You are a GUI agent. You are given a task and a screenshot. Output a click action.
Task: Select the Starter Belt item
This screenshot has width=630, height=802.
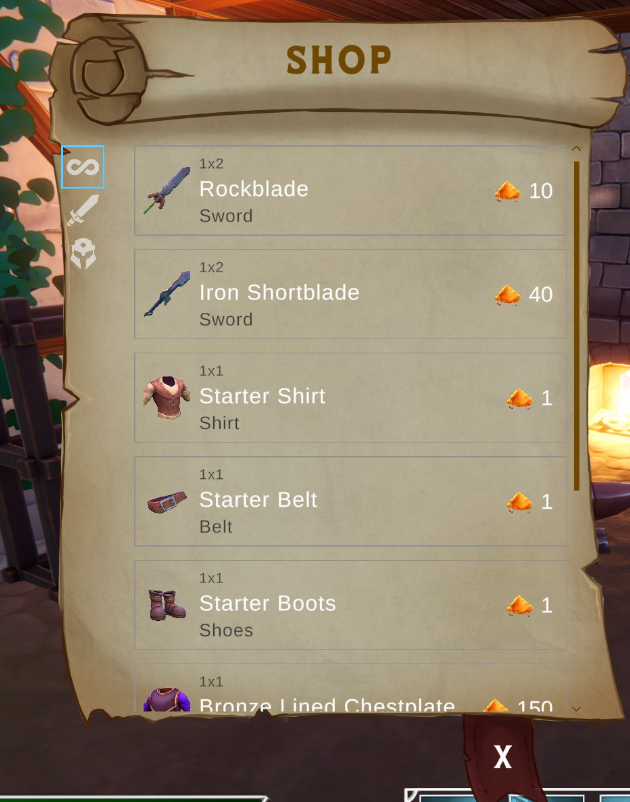coord(350,501)
